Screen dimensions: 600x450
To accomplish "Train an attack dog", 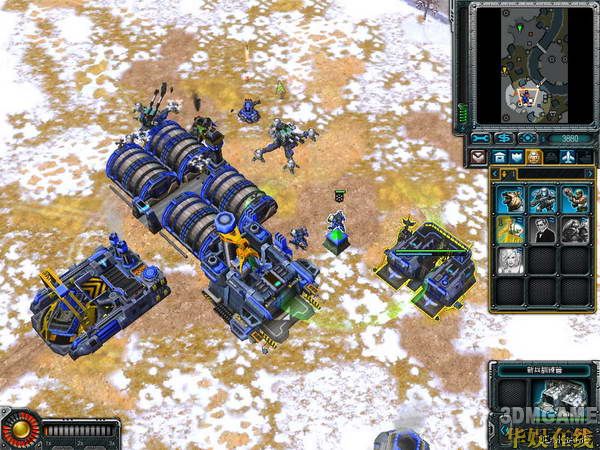I will [x=511, y=200].
